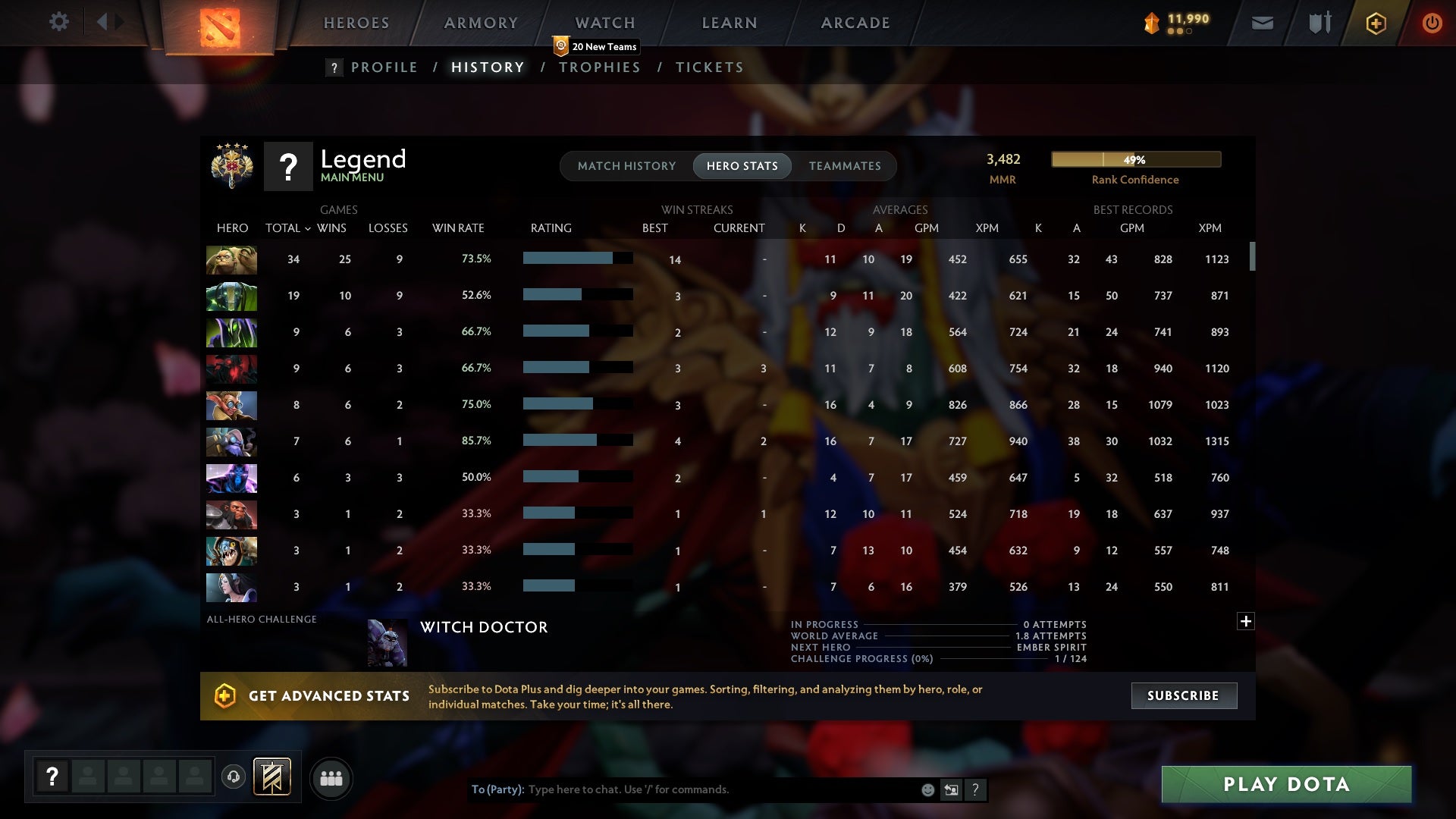Open the Watch menu
The width and height of the screenshot is (1456, 819).
click(x=604, y=23)
